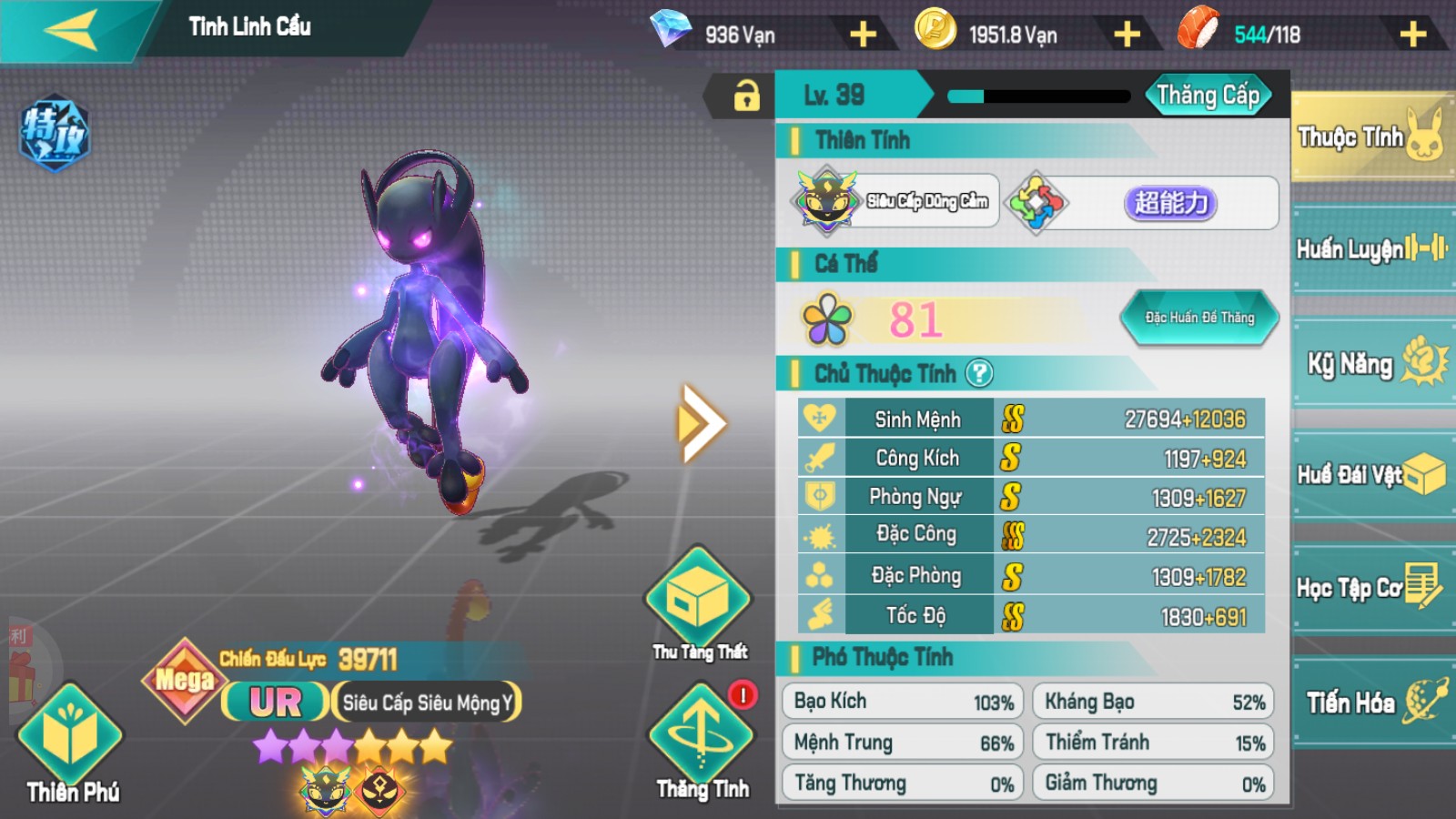The width and height of the screenshot is (1456, 819).
Task: Switch to the Thuộc Tính tab
Action: click(x=1370, y=137)
